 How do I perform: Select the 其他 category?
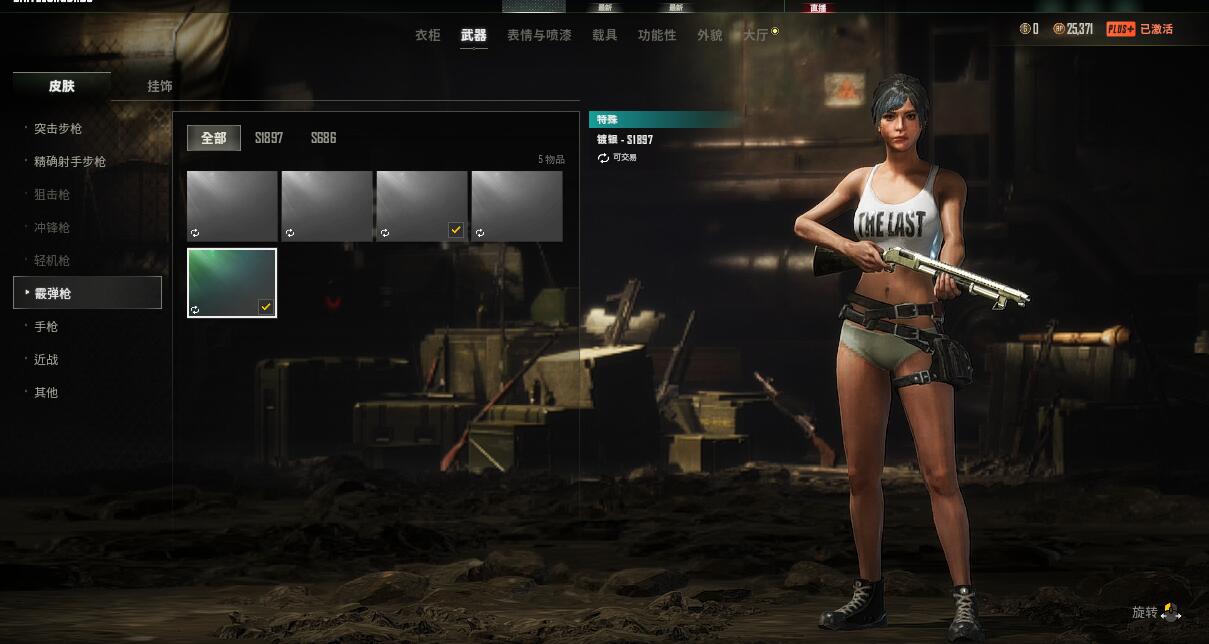click(x=46, y=393)
